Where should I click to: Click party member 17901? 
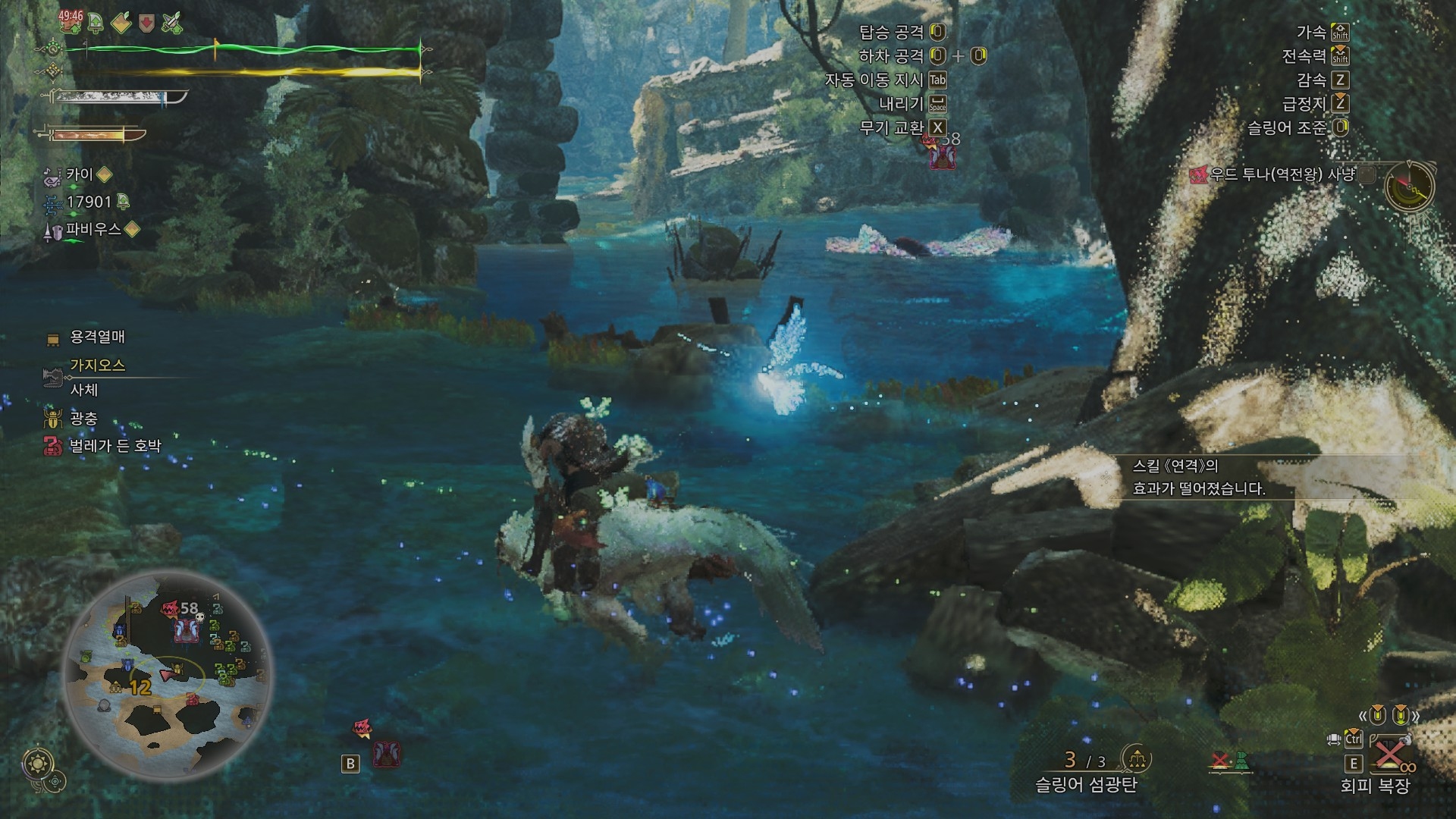coord(88,202)
